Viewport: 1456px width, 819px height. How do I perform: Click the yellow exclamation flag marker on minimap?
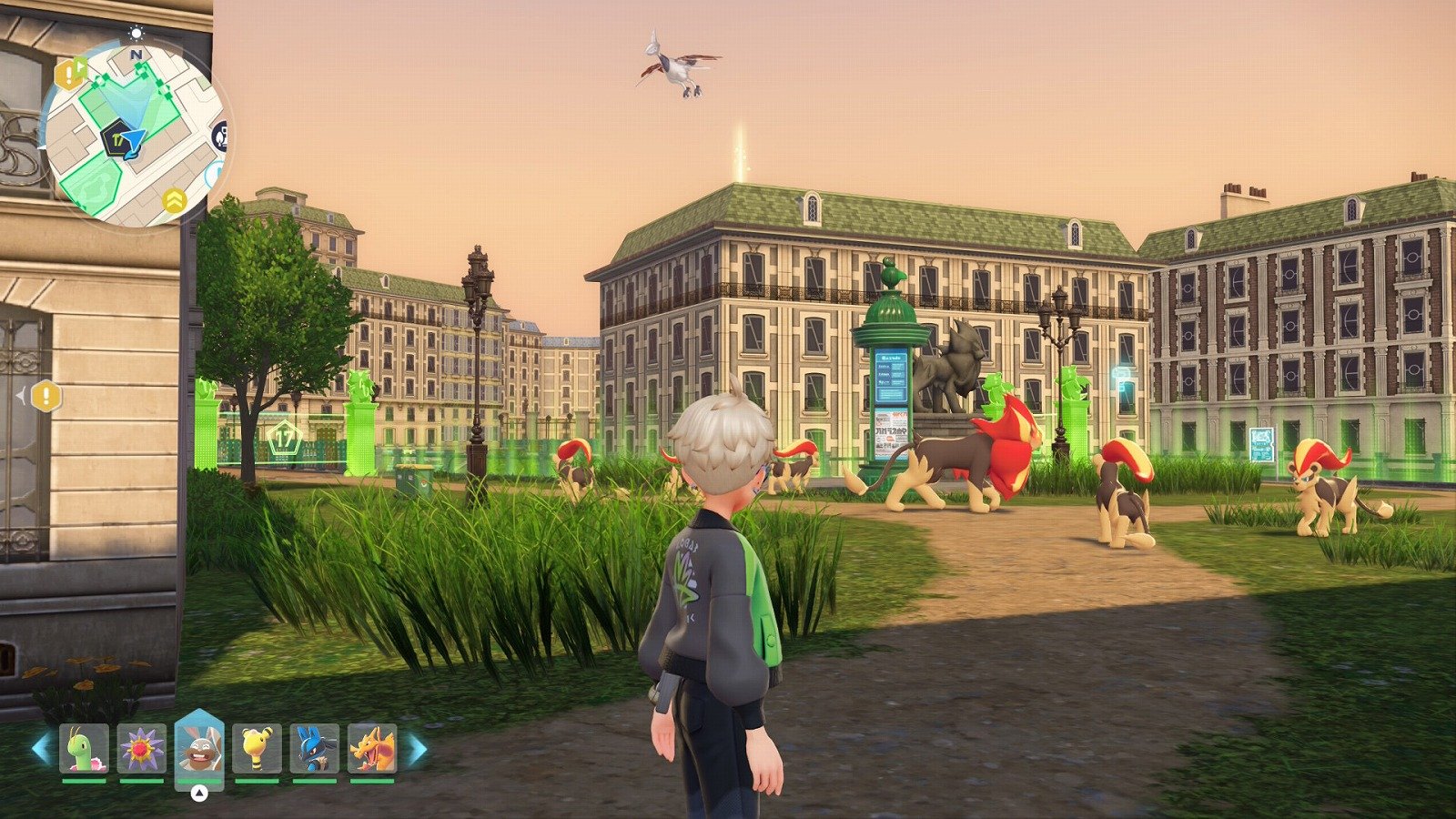pyautogui.click(x=70, y=72)
